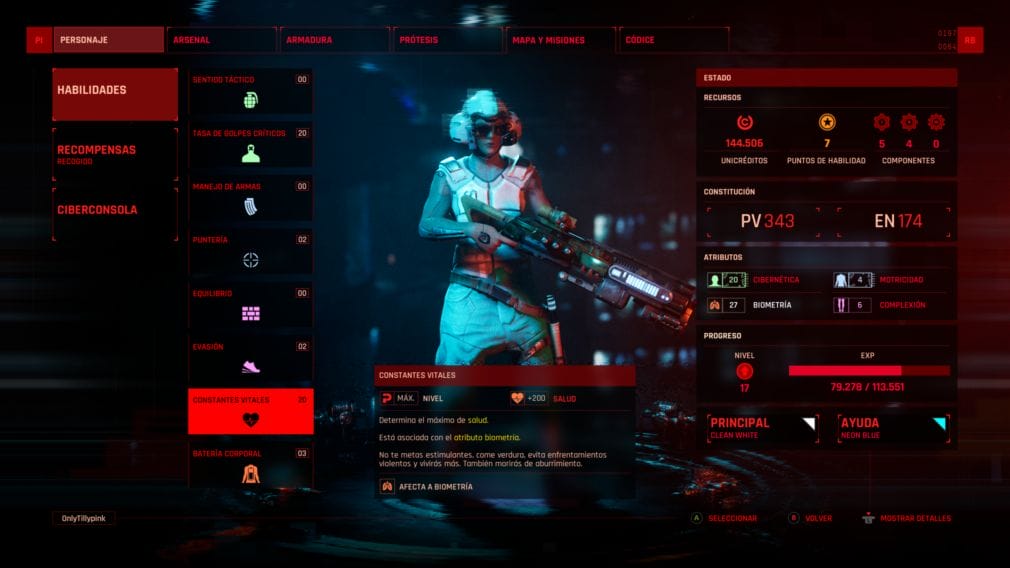
Task: Go to Mapa y Misiones tab
Action: [559, 40]
